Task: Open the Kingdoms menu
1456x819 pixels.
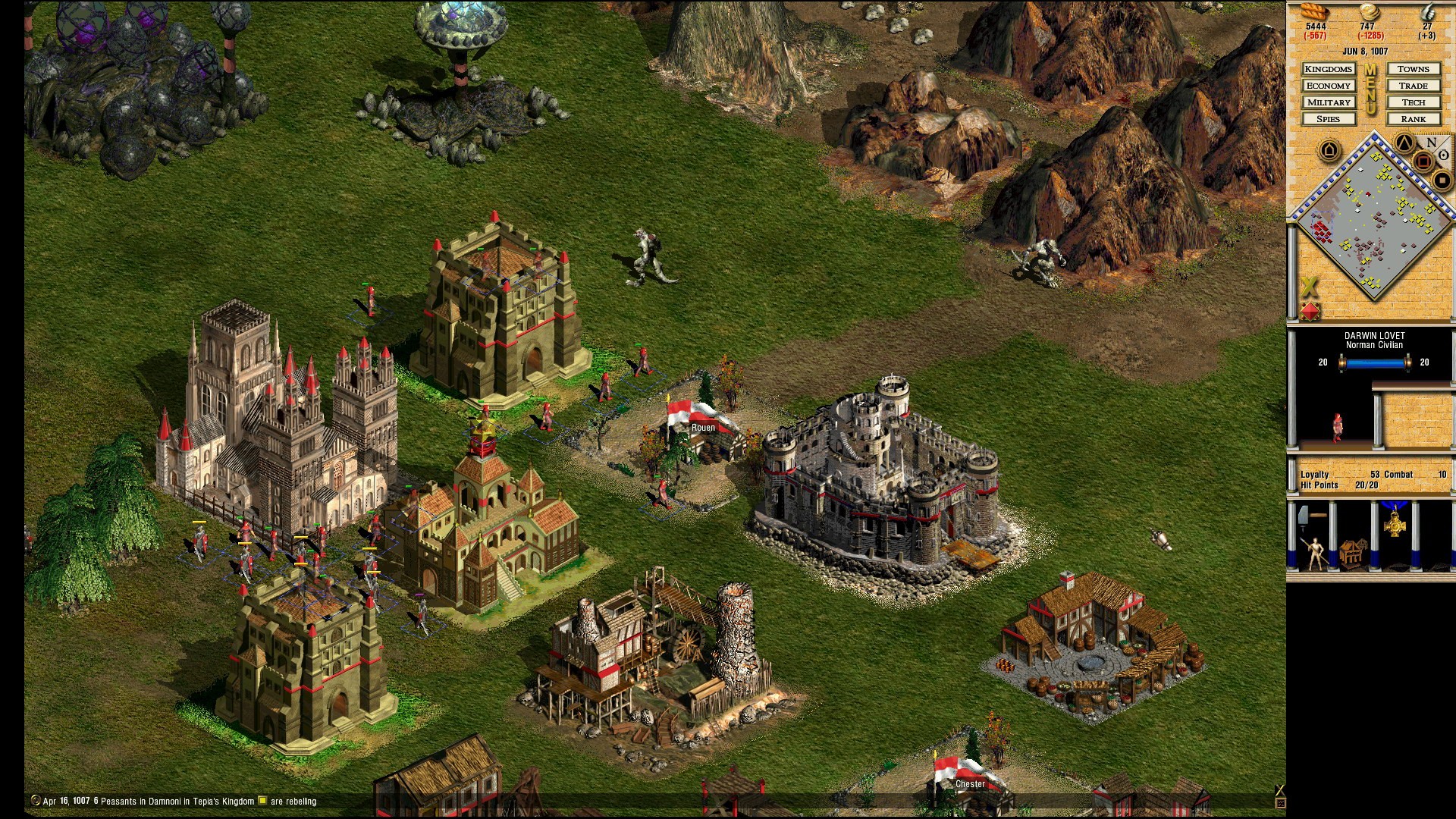Action: [1329, 69]
